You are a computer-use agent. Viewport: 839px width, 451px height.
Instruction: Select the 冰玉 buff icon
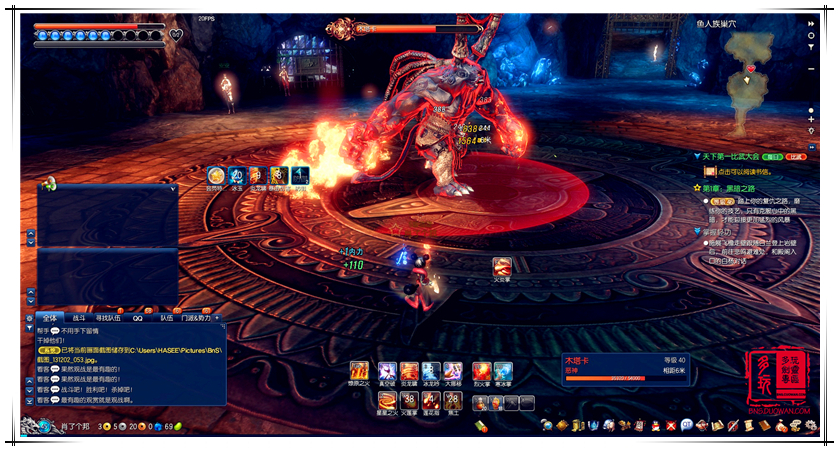point(237,175)
